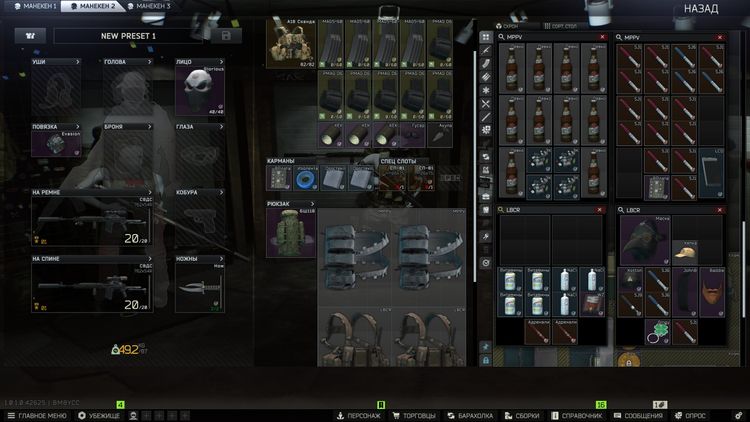The image size is (750, 422).
Task: Open the Барахолка flea market
Action: pyautogui.click(x=466, y=415)
